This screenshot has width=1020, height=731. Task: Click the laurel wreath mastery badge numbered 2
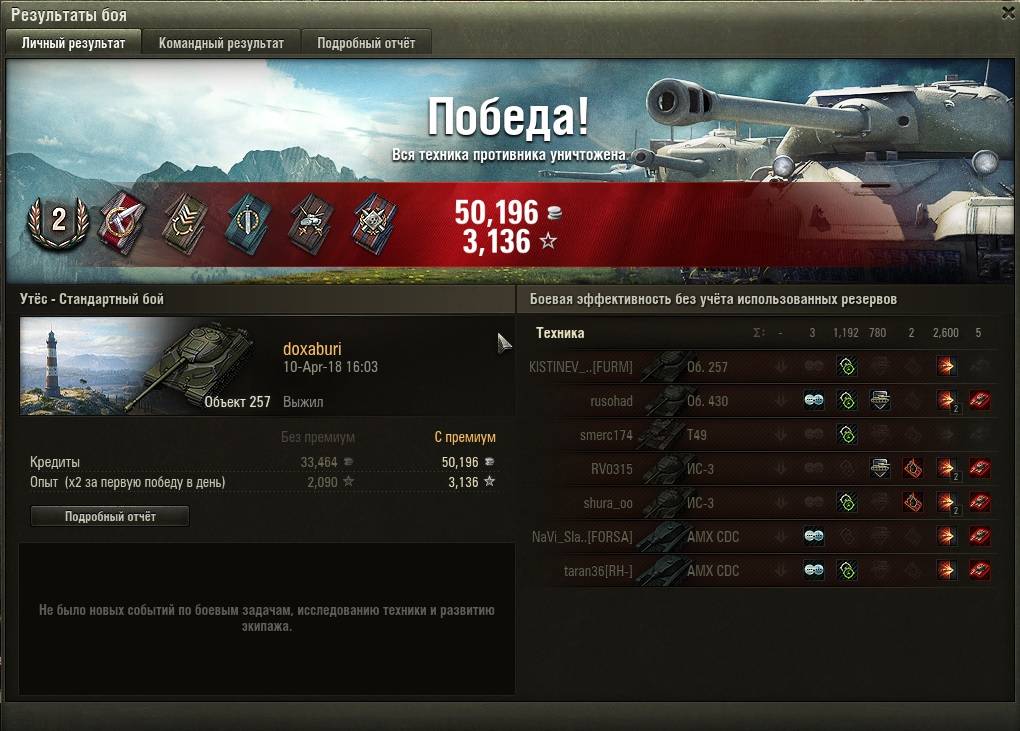pos(58,221)
